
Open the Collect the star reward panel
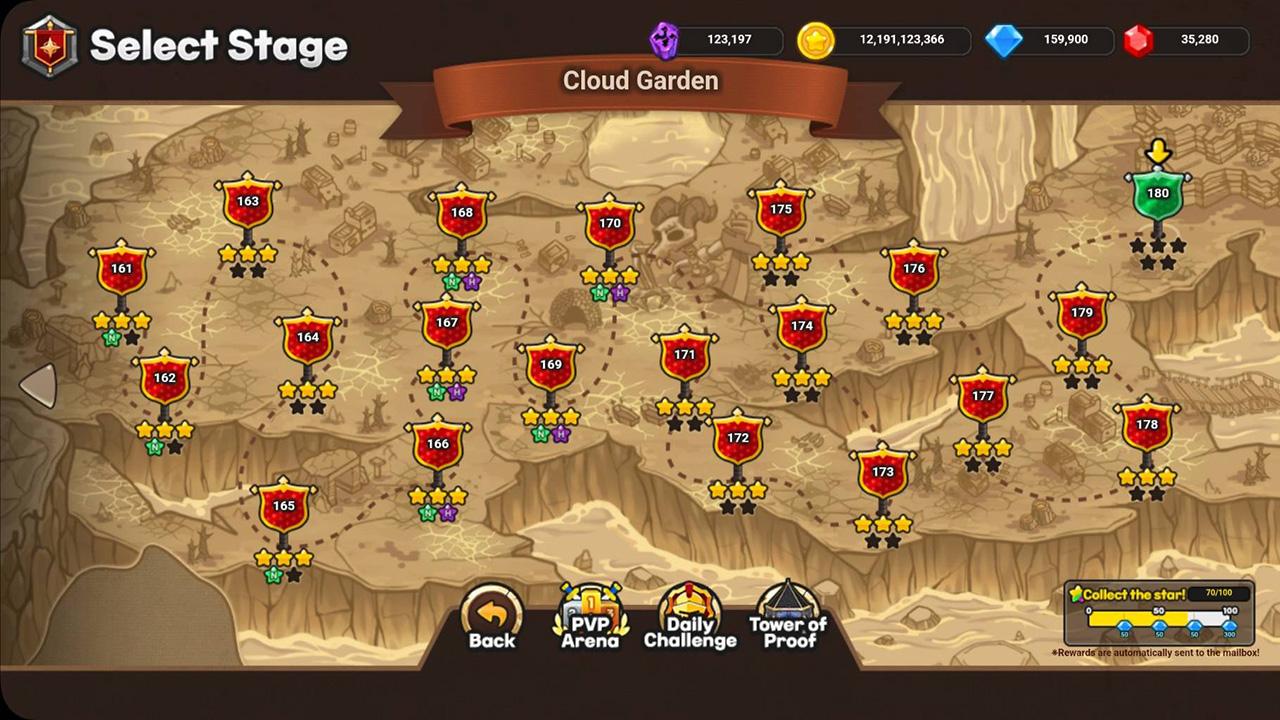click(x=1159, y=613)
